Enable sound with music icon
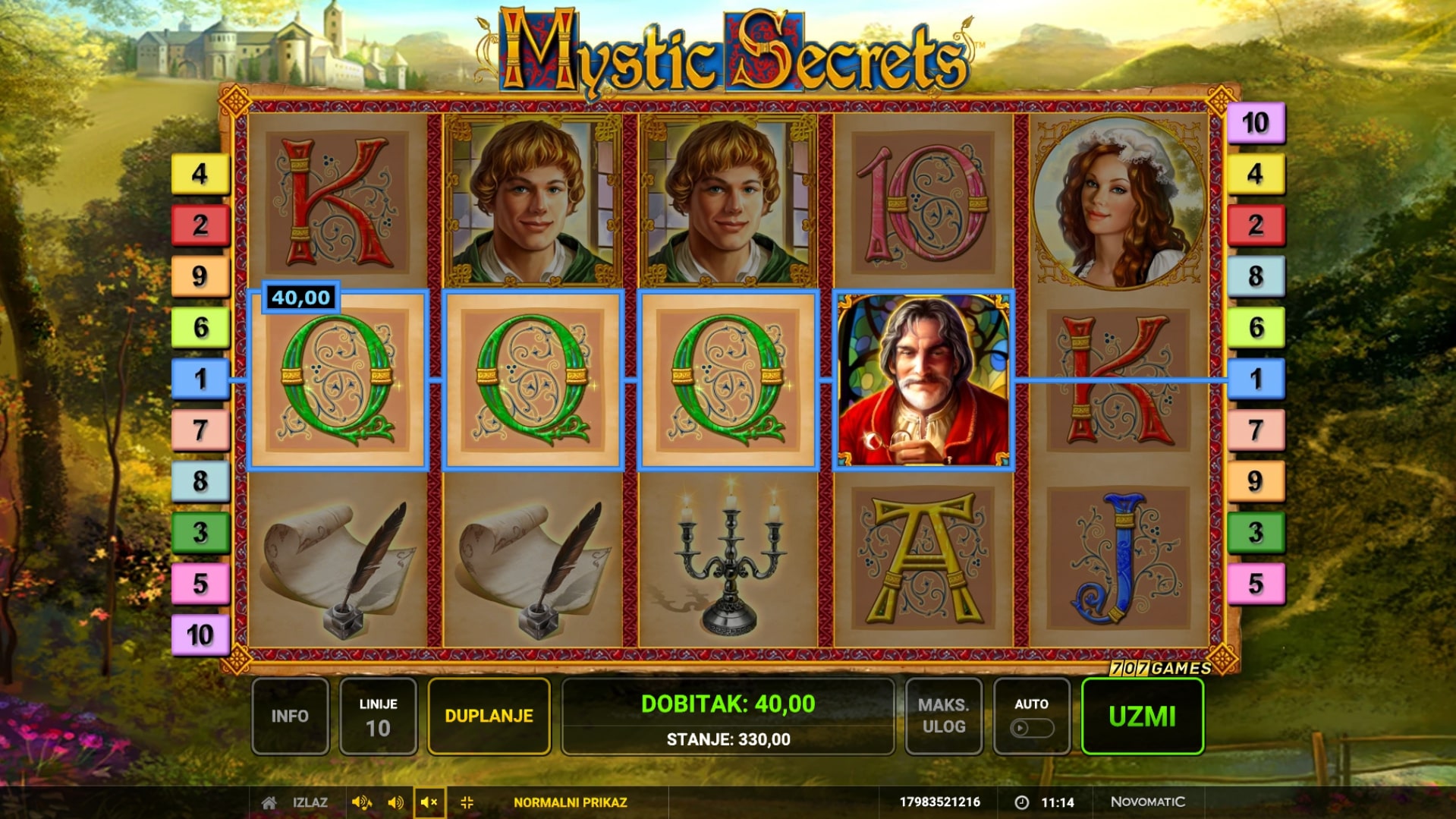The image size is (1456, 819). point(362,802)
